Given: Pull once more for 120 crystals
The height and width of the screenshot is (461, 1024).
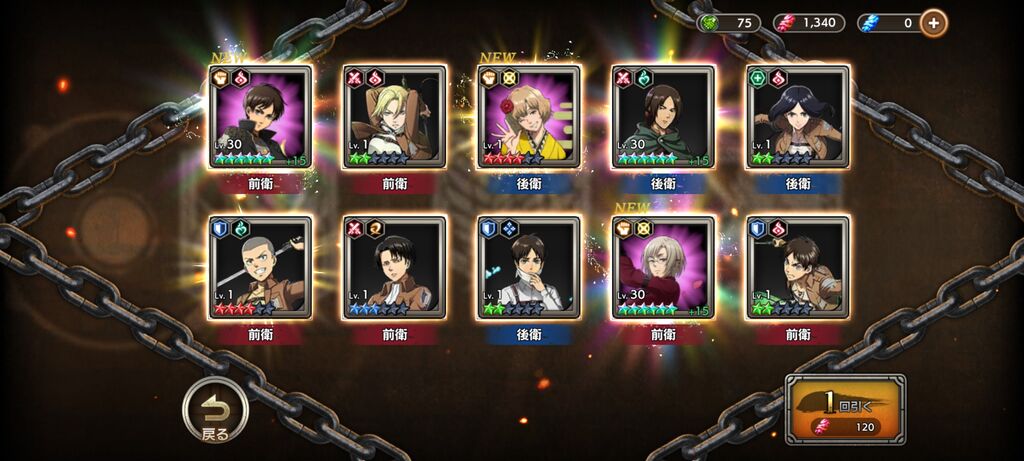Looking at the screenshot, I should (845, 409).
